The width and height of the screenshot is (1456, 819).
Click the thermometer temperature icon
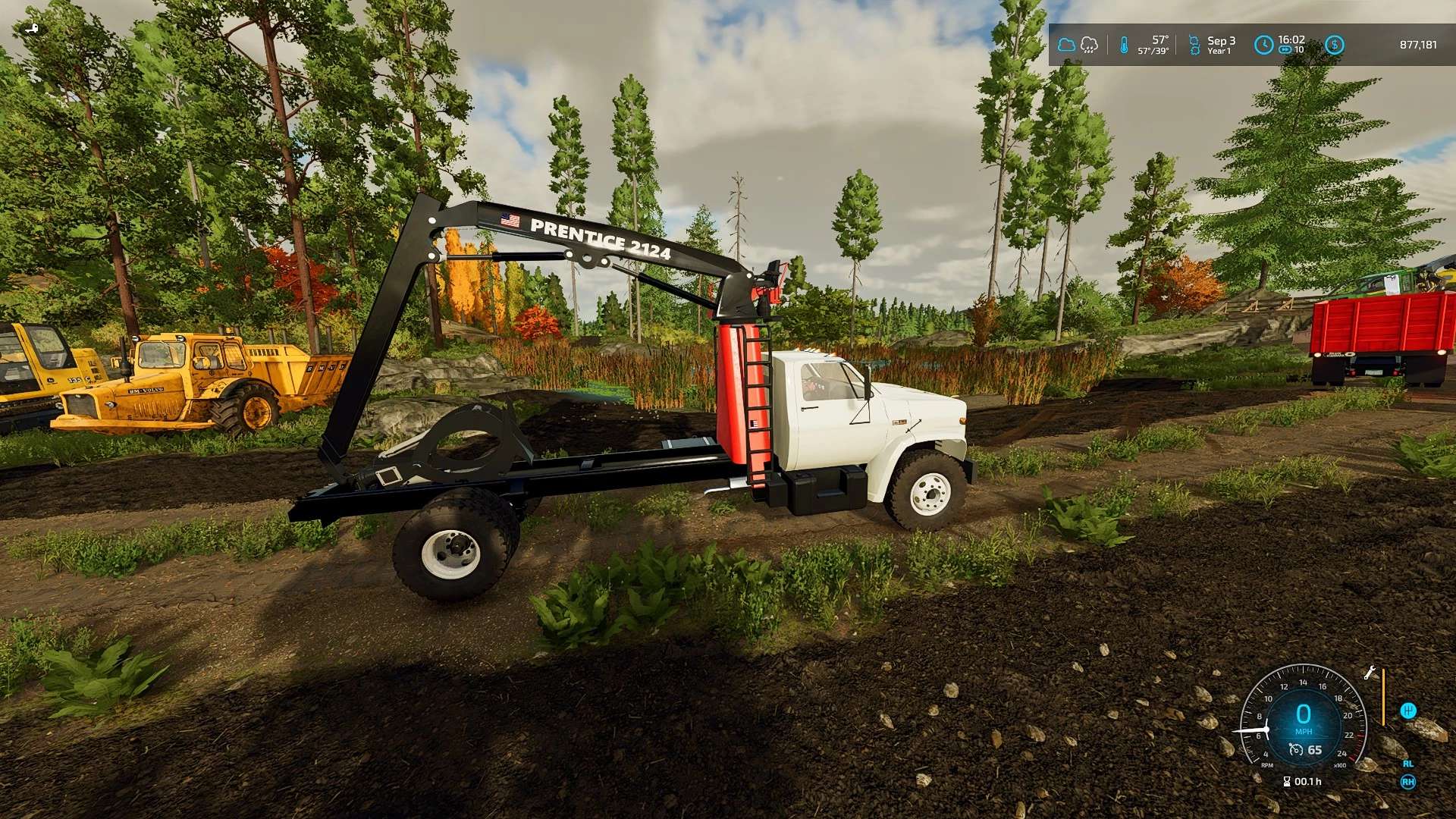(1124, 45)
